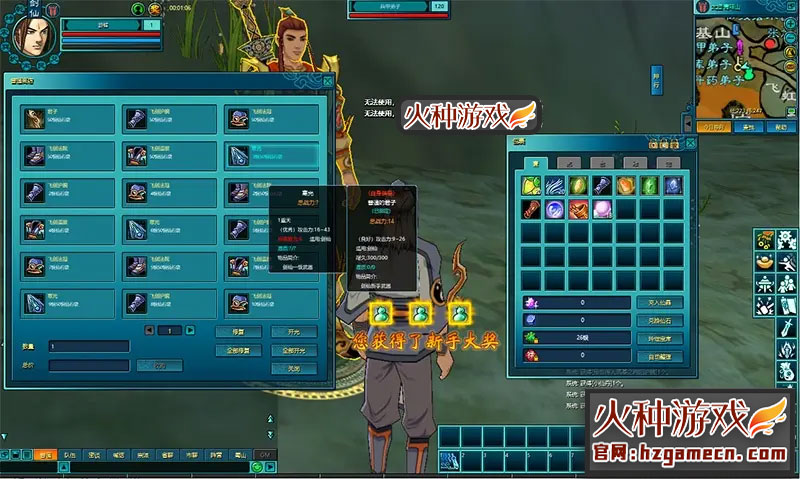Select the orange gem item in bag
Image resolution: width=800 pixels, height=479 pixels.
tap(625, 185)
